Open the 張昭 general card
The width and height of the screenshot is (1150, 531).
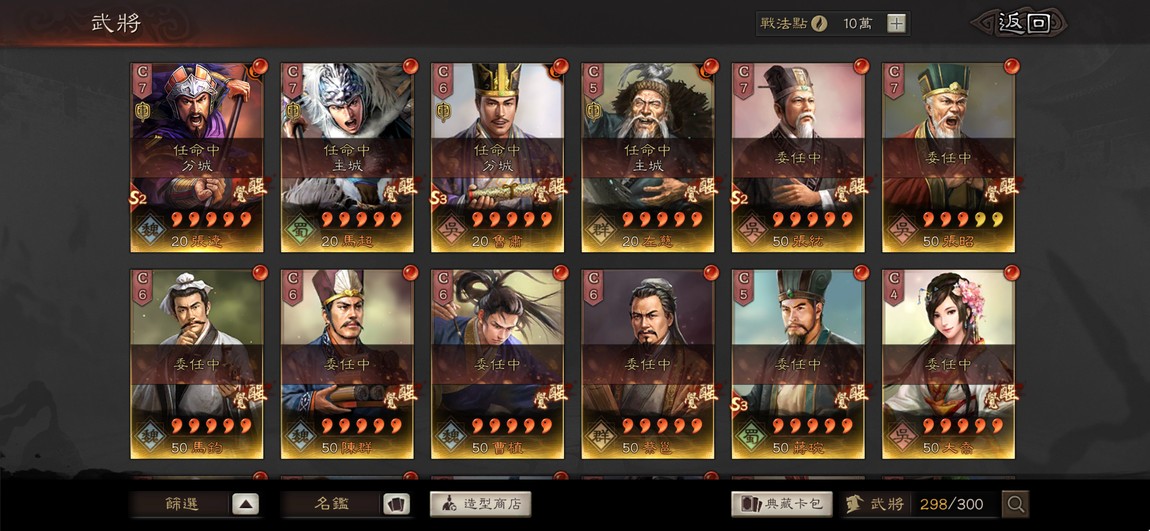tap(948, 157)
